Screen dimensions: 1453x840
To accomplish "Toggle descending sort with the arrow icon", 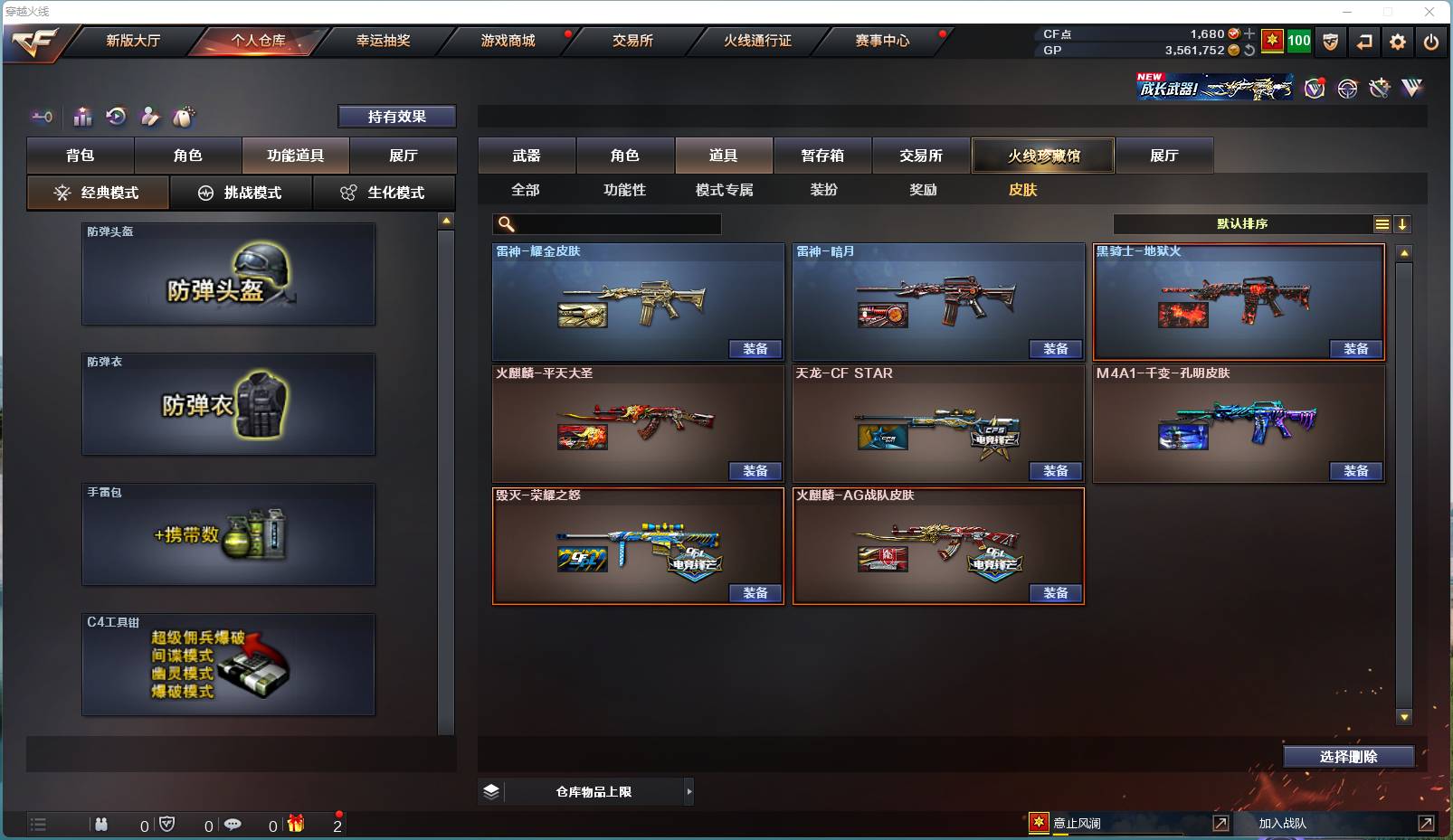I will (x=1402, y=223).
